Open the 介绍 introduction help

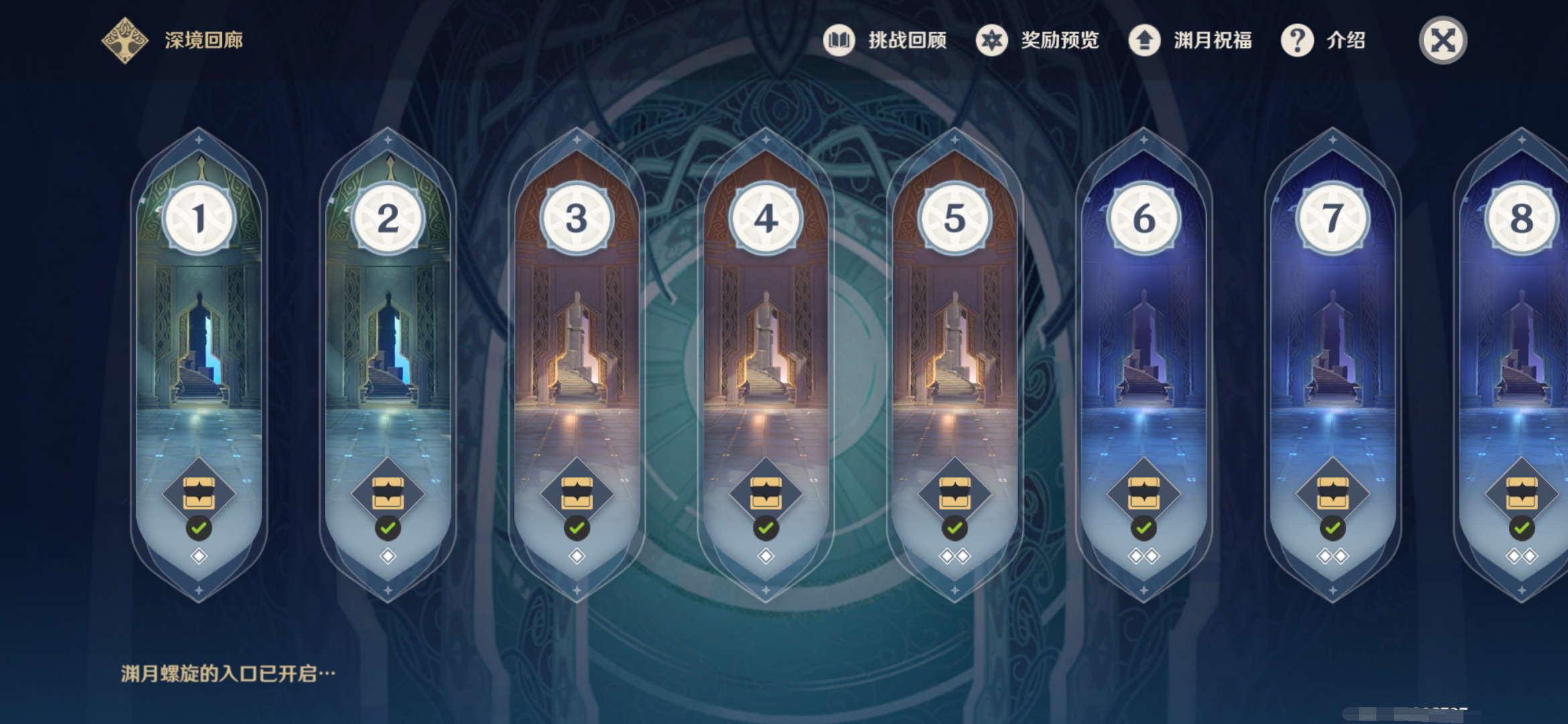[1323, 40]
